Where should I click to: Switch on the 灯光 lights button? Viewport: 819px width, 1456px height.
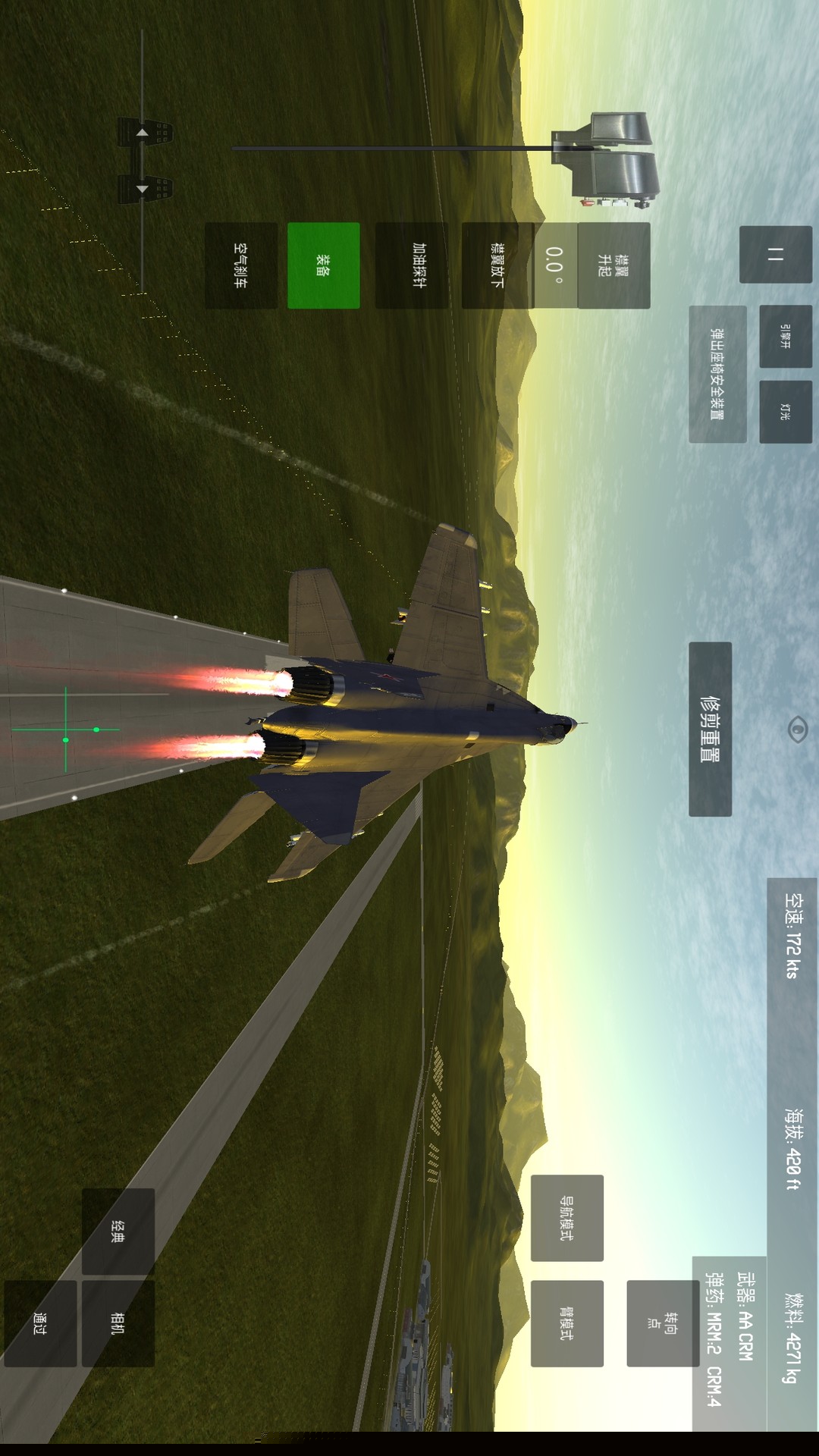[x=785, y=411]
